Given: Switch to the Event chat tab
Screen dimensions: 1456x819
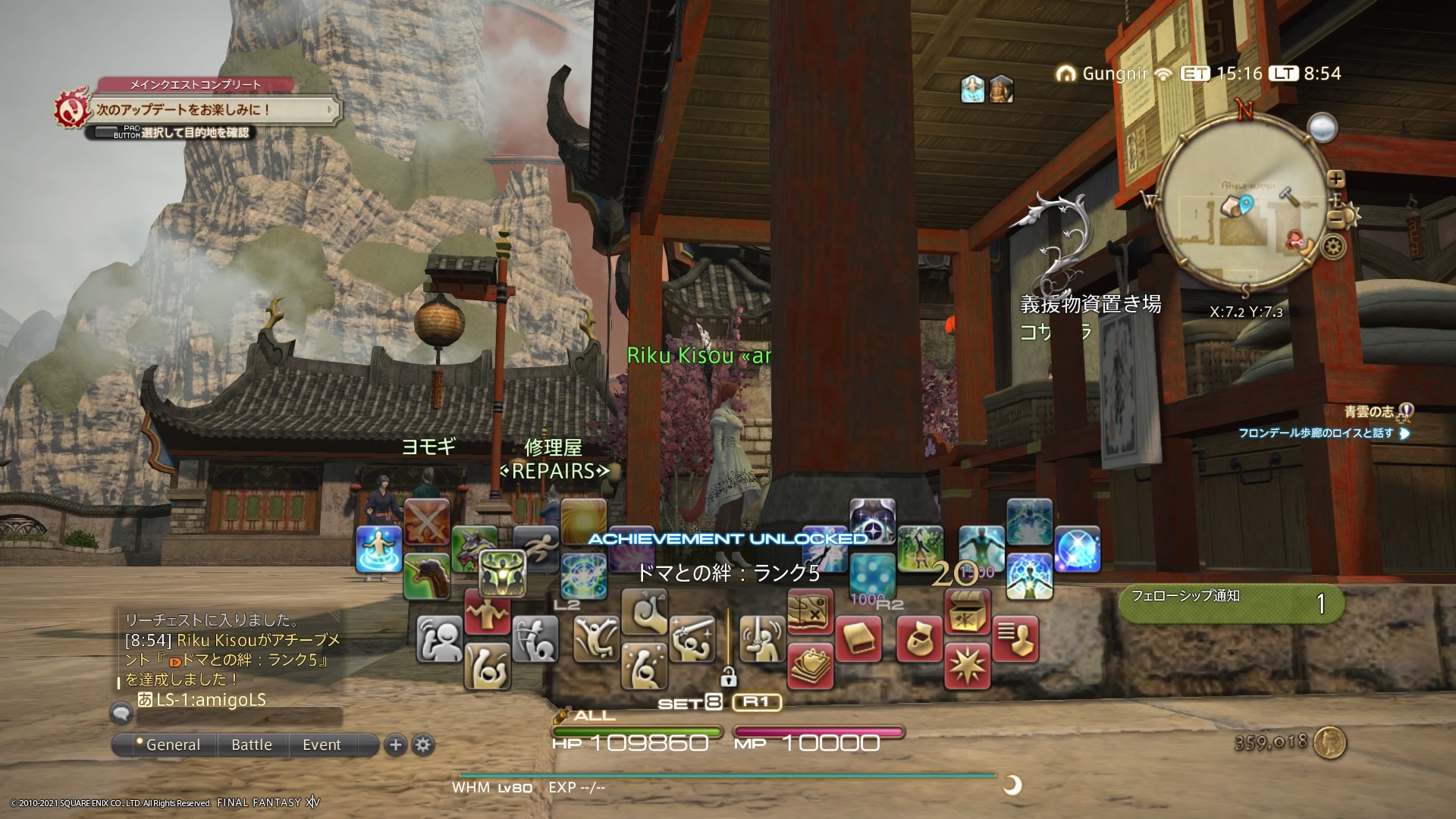Looking at the screenshot, I should pyautogui.click(x=322, y=745).
